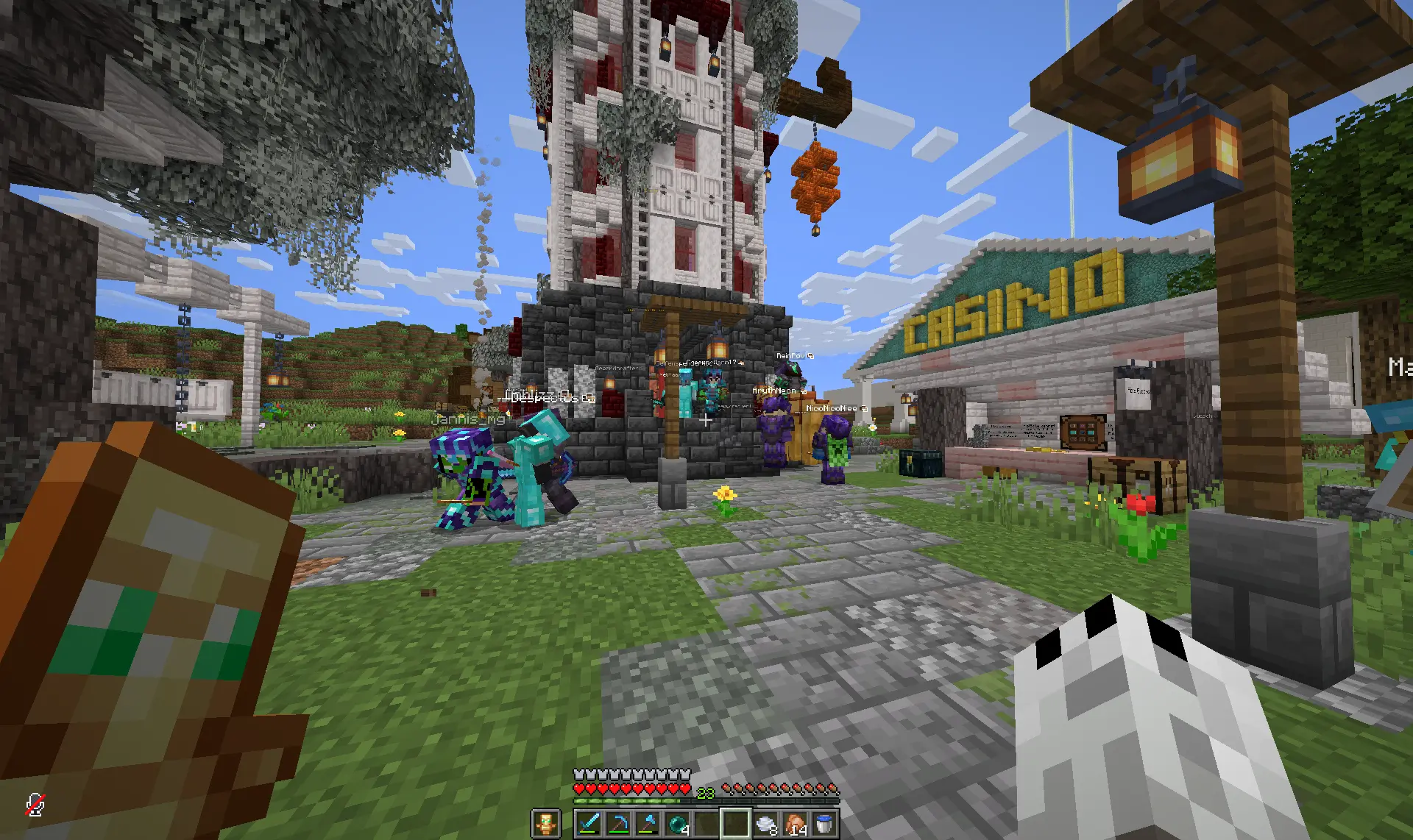Toggle the voice icon beside NicoNicoNiee
Screen dimensions: 1413x840
[x=863, y=408]
